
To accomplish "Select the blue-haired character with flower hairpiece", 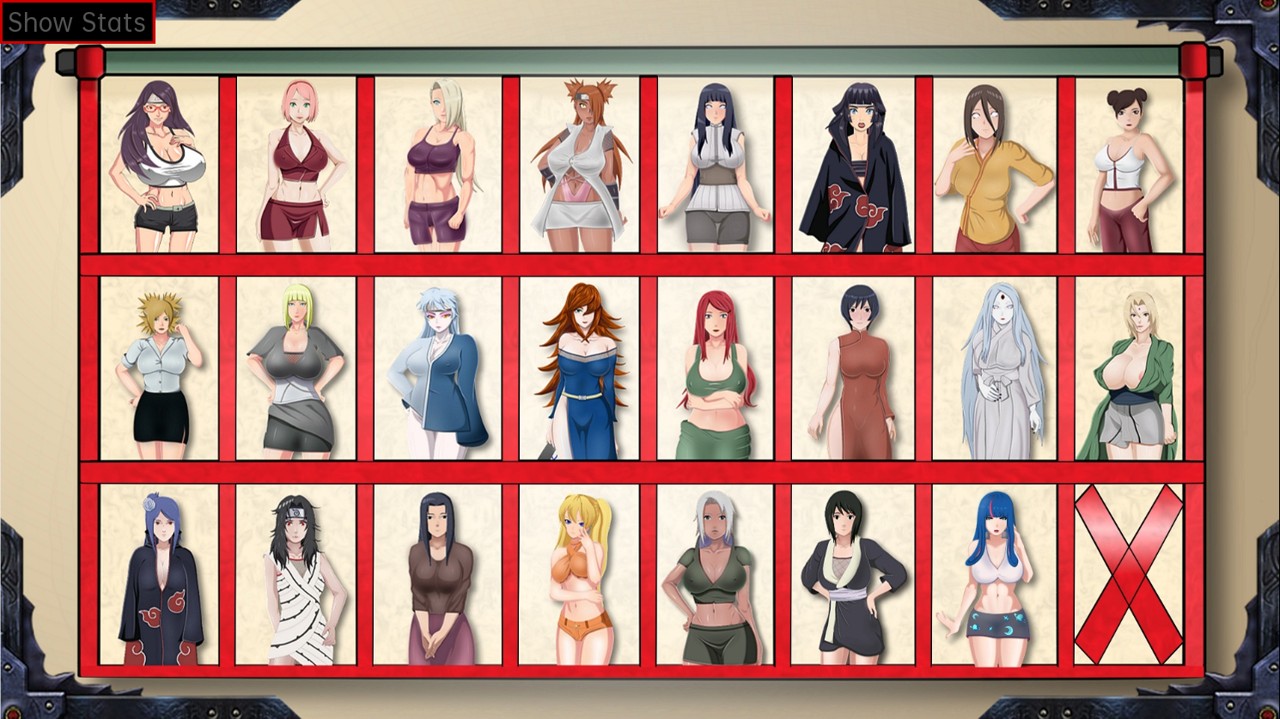I will (160, 575).
